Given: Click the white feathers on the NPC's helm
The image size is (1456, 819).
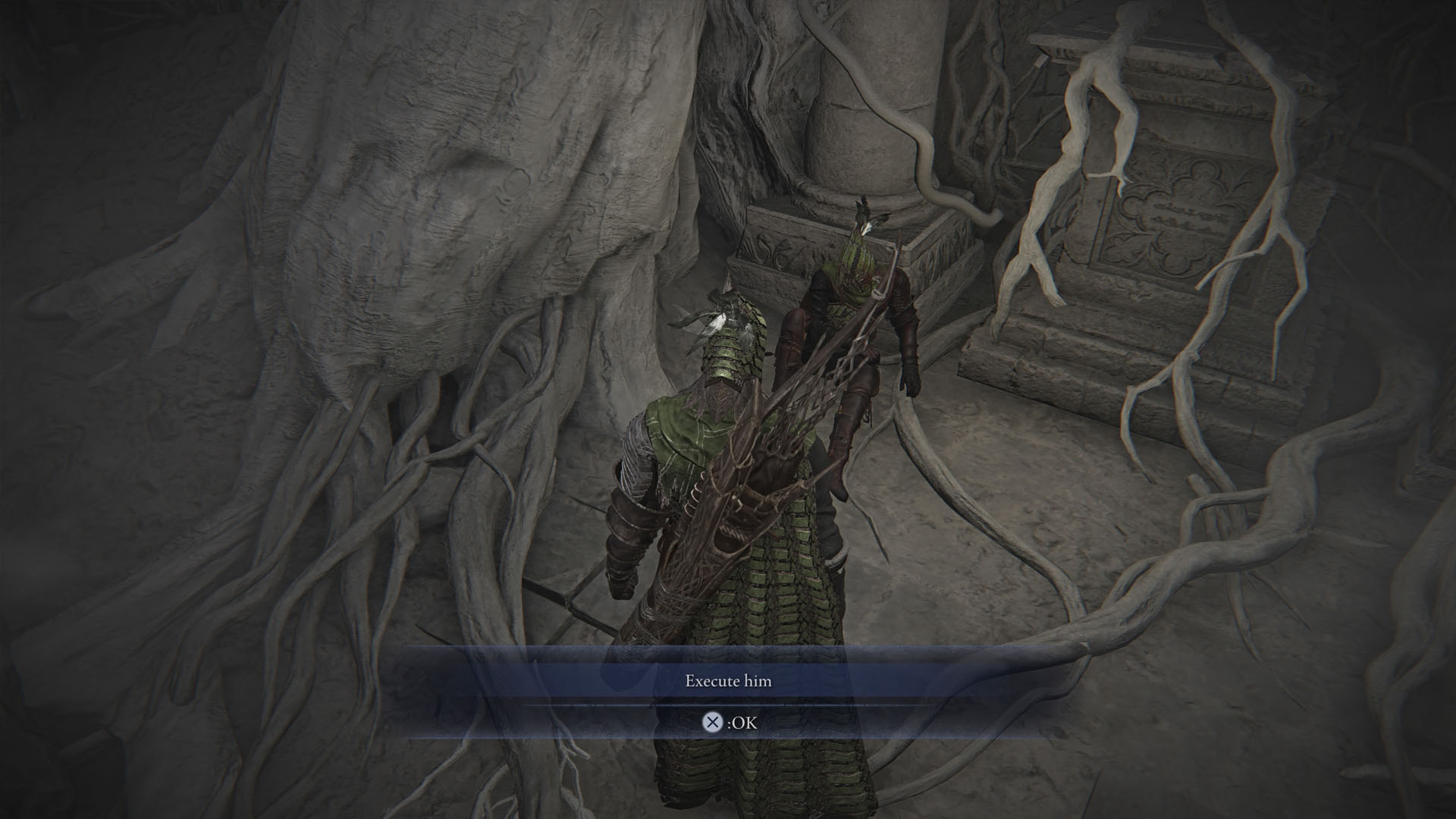Looking at the screenshot, I should [x=864, y=227].
